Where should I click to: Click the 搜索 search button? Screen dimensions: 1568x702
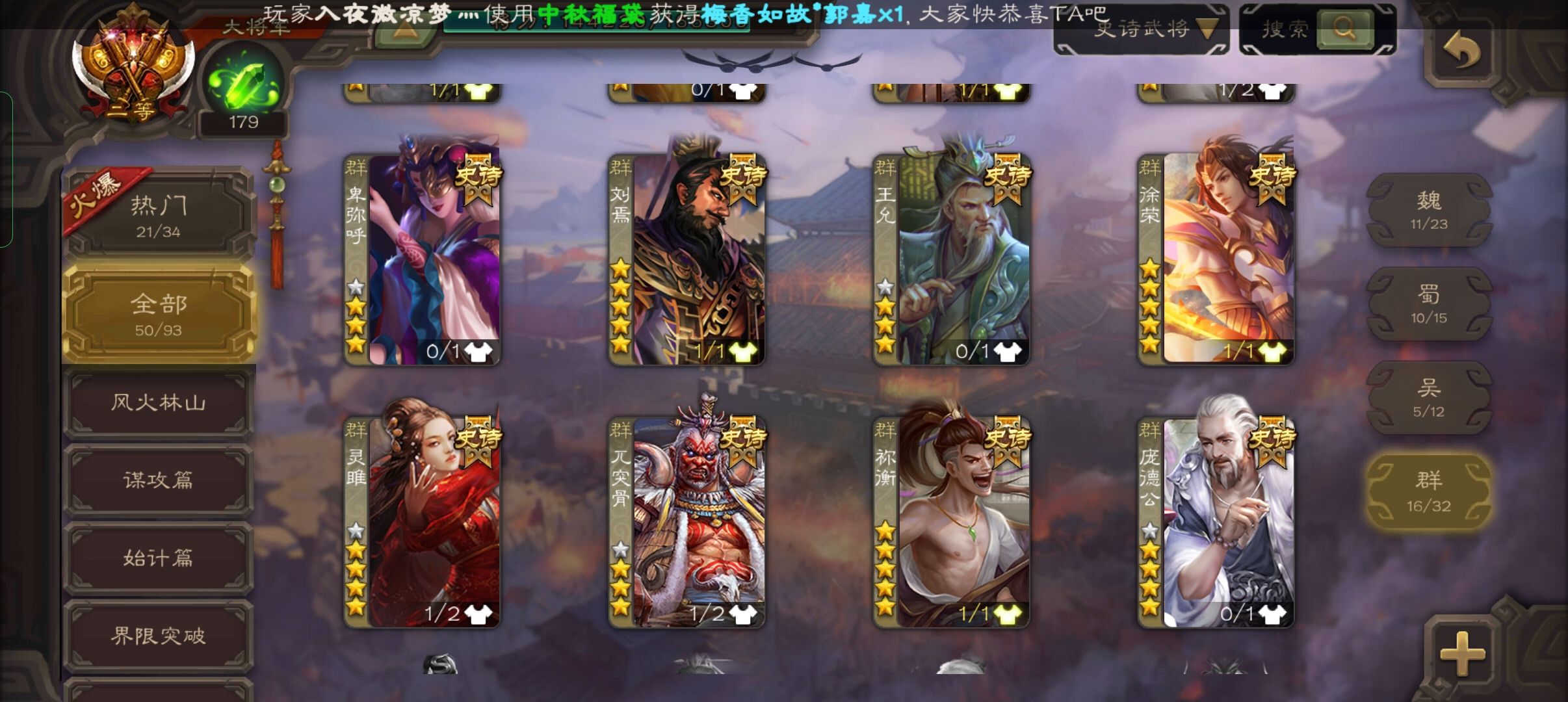(x=1344, y=29)
